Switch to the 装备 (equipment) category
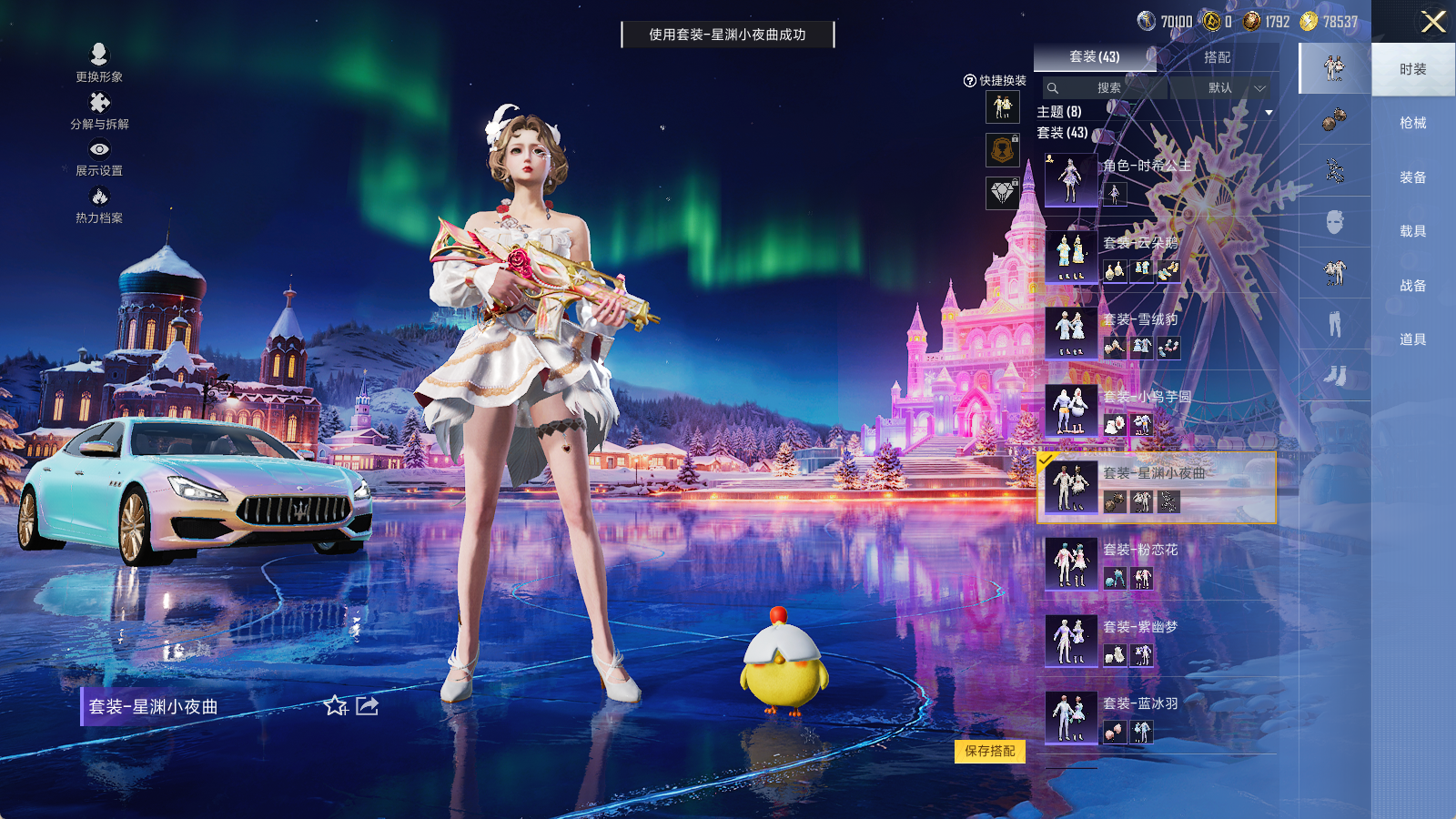Screen dimensions: 1456x819 (x=1412, y=177)
